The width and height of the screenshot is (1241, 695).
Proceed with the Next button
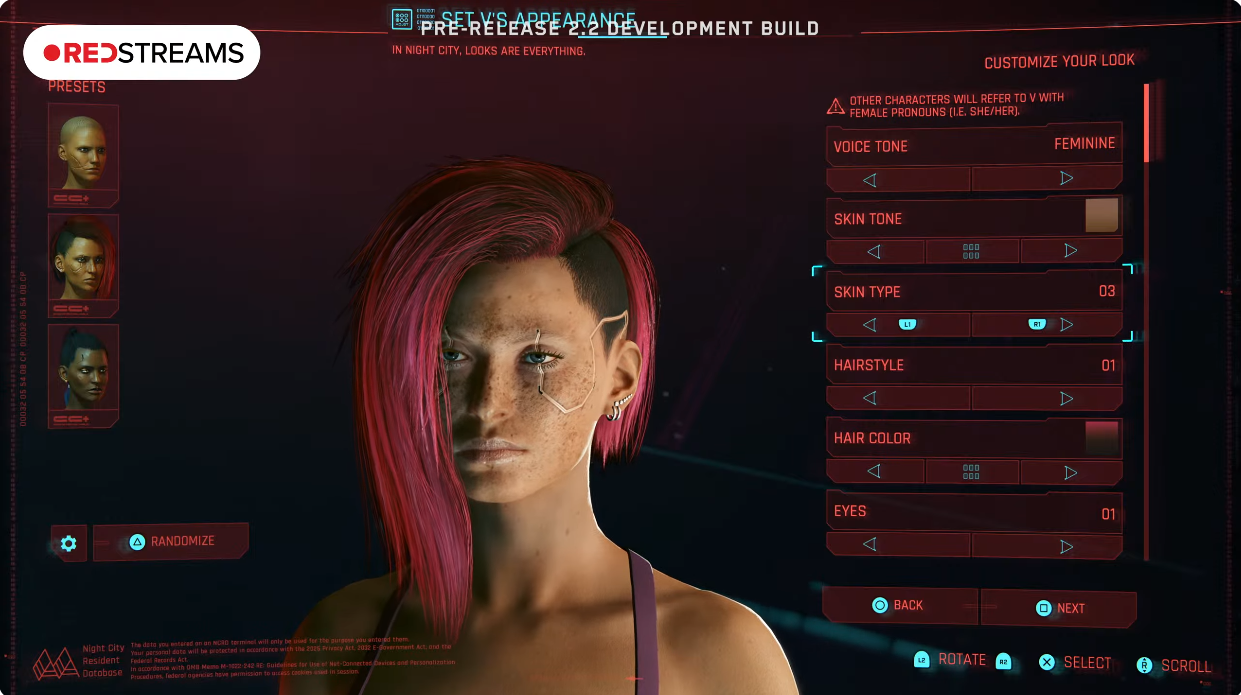[x=1058, y=608]
